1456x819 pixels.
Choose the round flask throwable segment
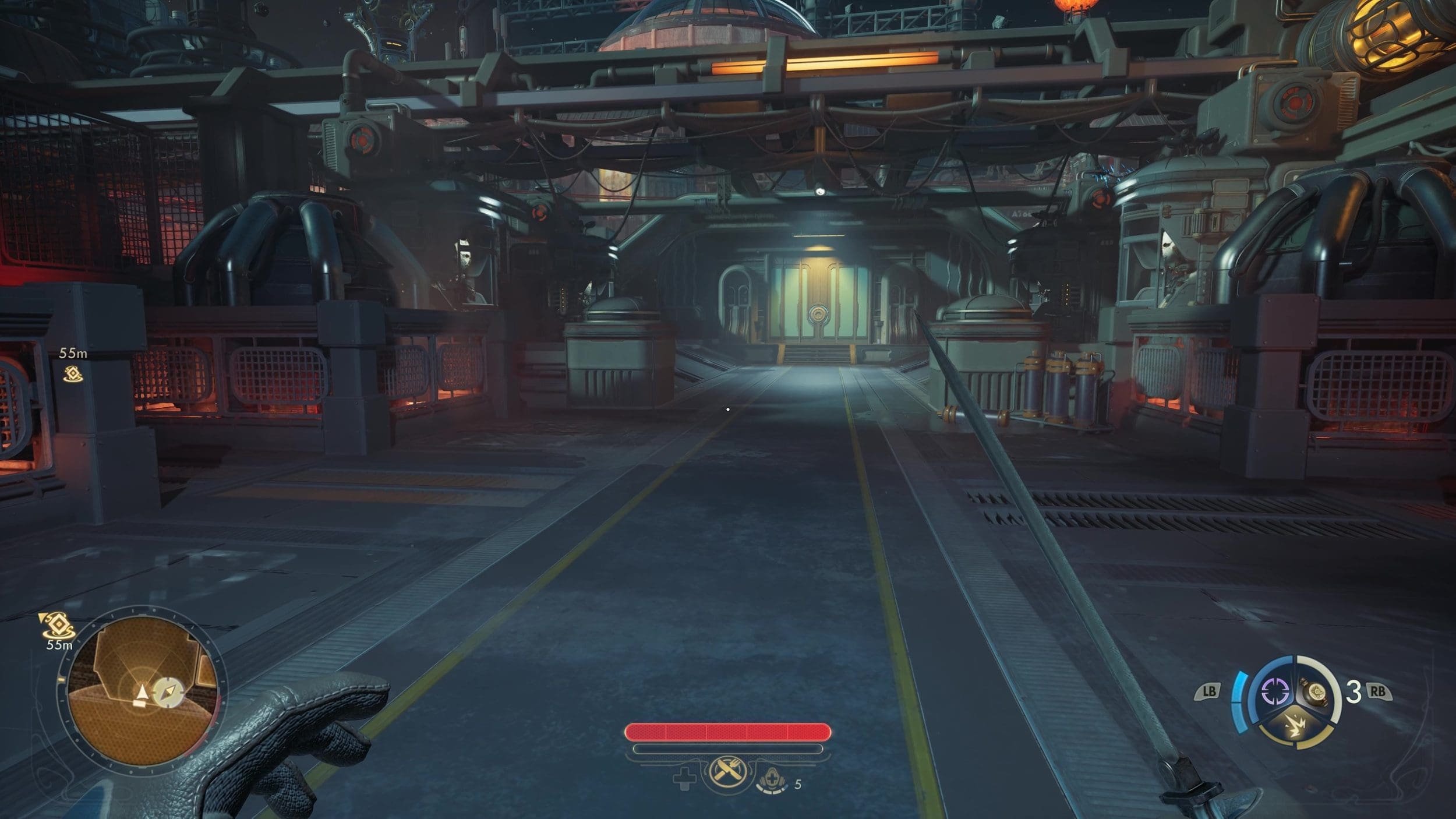point(1316,693)
